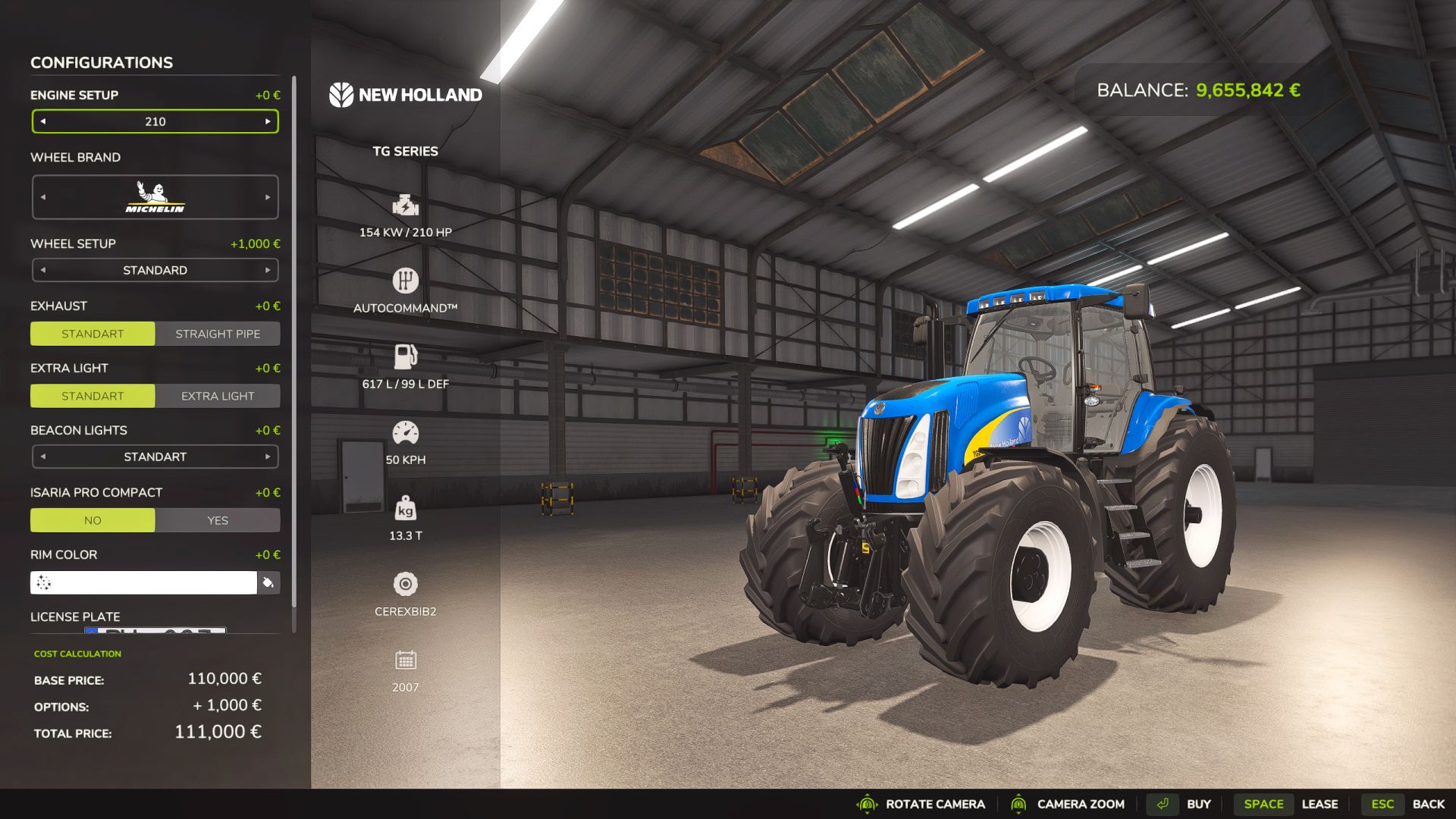Select previous engine setup option

(x=43, y=121)
